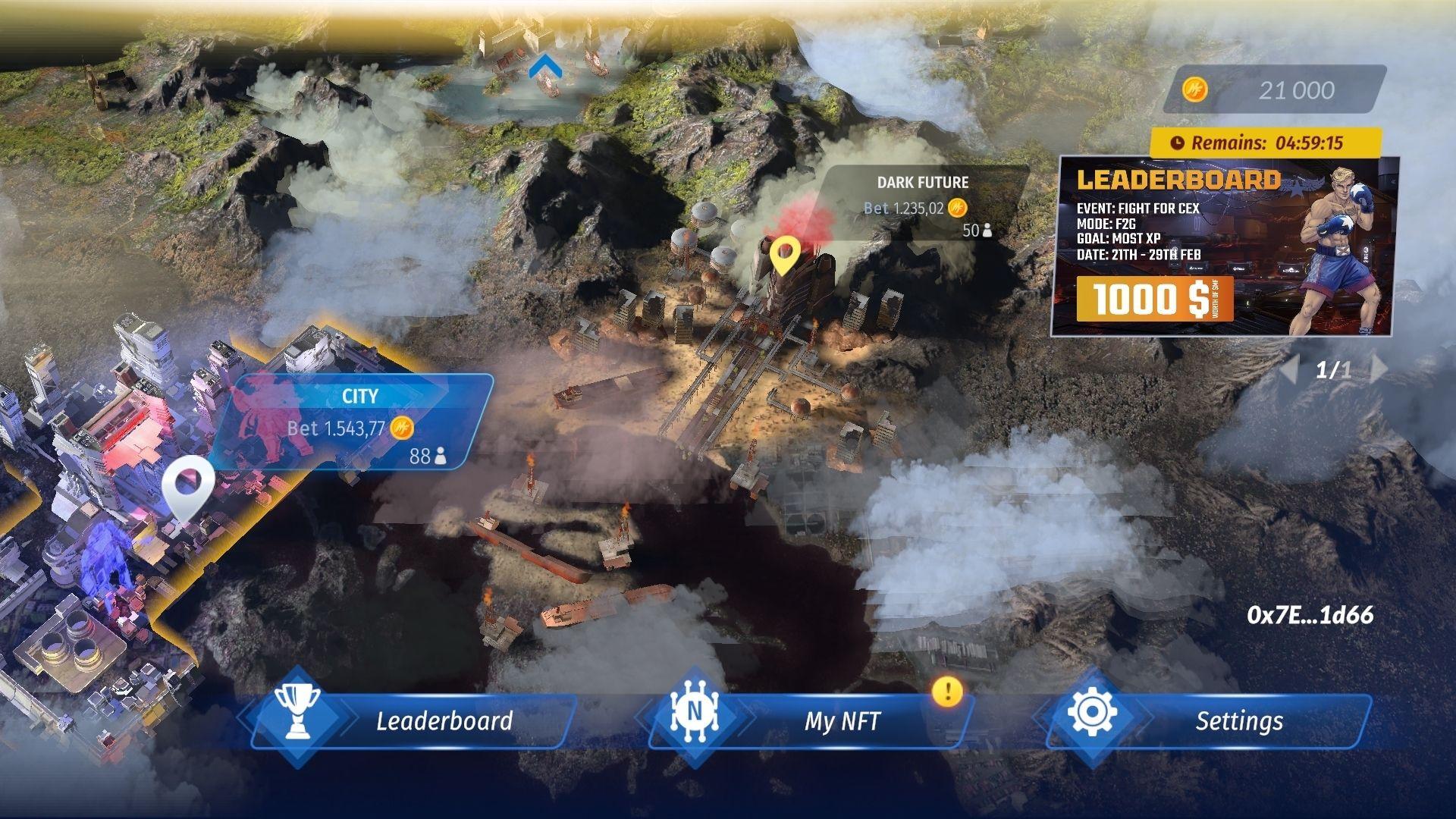Click the clock icon on the Remains countdown
Viewport: 1456px width, 819px height.
(1181, 141)
